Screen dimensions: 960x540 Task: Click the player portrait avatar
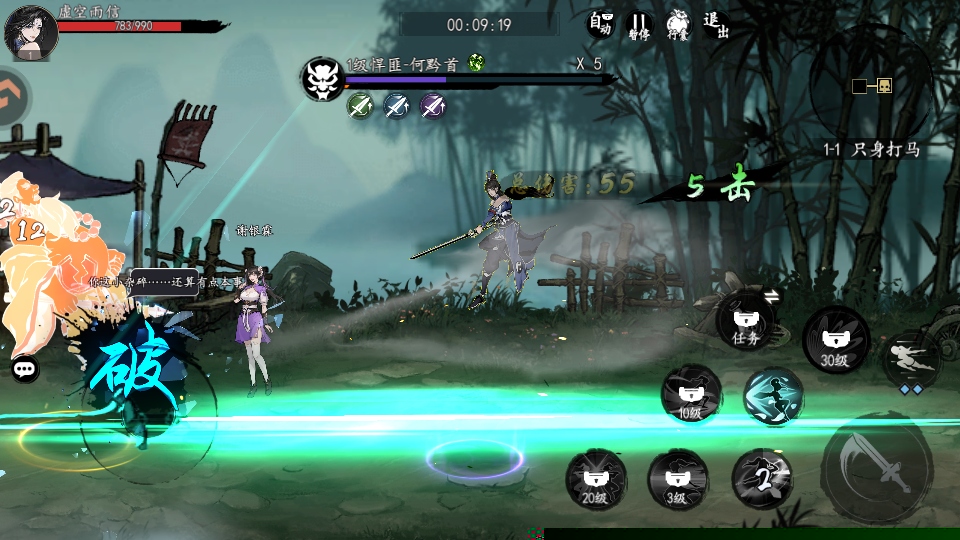point(30,31)
